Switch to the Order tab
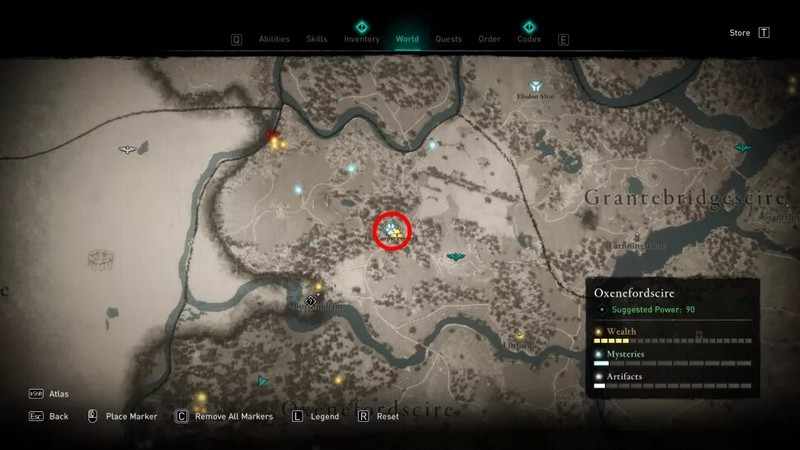Screen dimensions: 800x450 [489, 40]
